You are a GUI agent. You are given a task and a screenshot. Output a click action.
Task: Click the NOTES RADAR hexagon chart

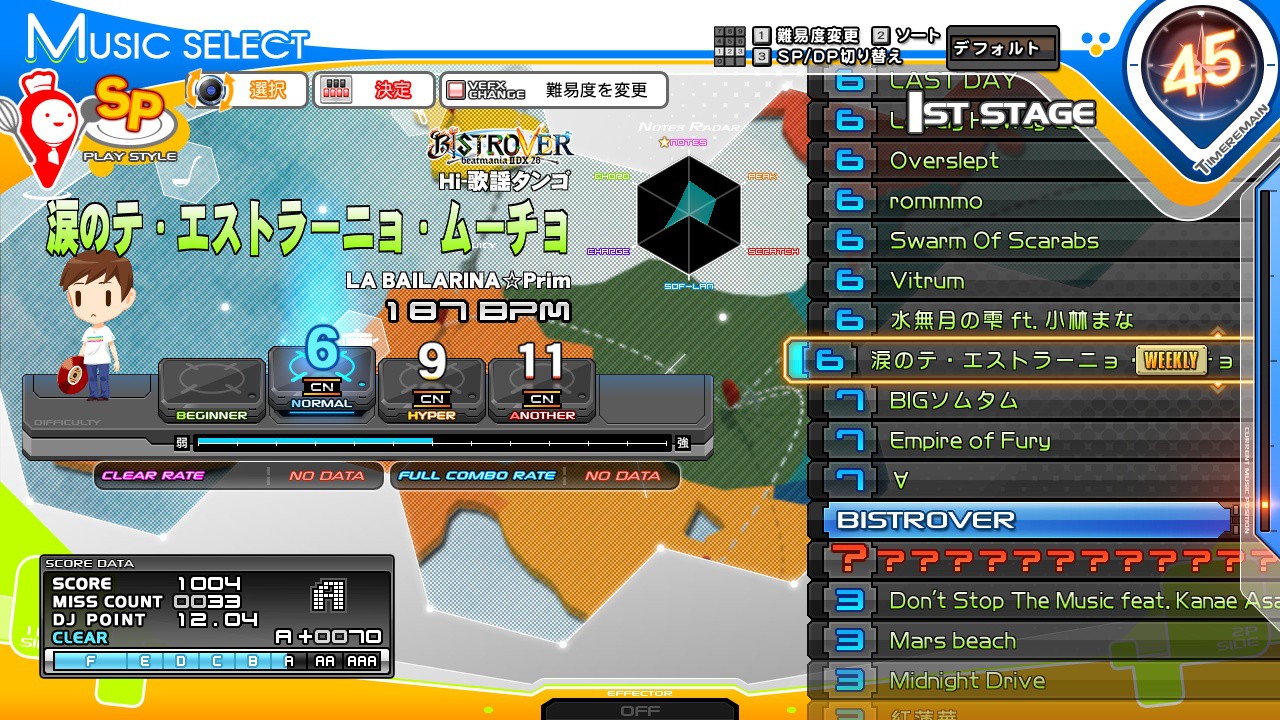point(690,212)
